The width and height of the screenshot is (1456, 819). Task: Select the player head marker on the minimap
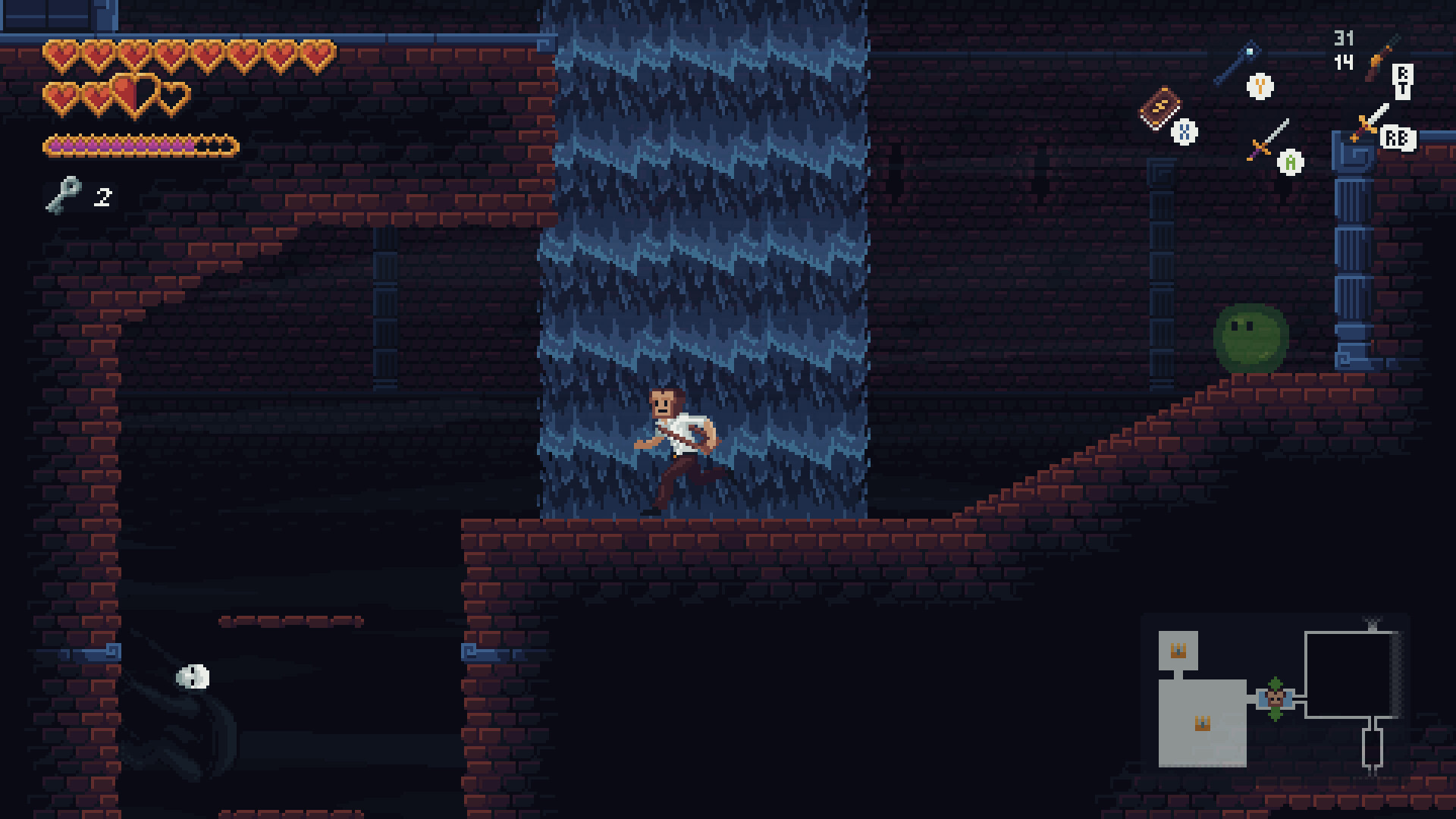[x=1276, y=698]
